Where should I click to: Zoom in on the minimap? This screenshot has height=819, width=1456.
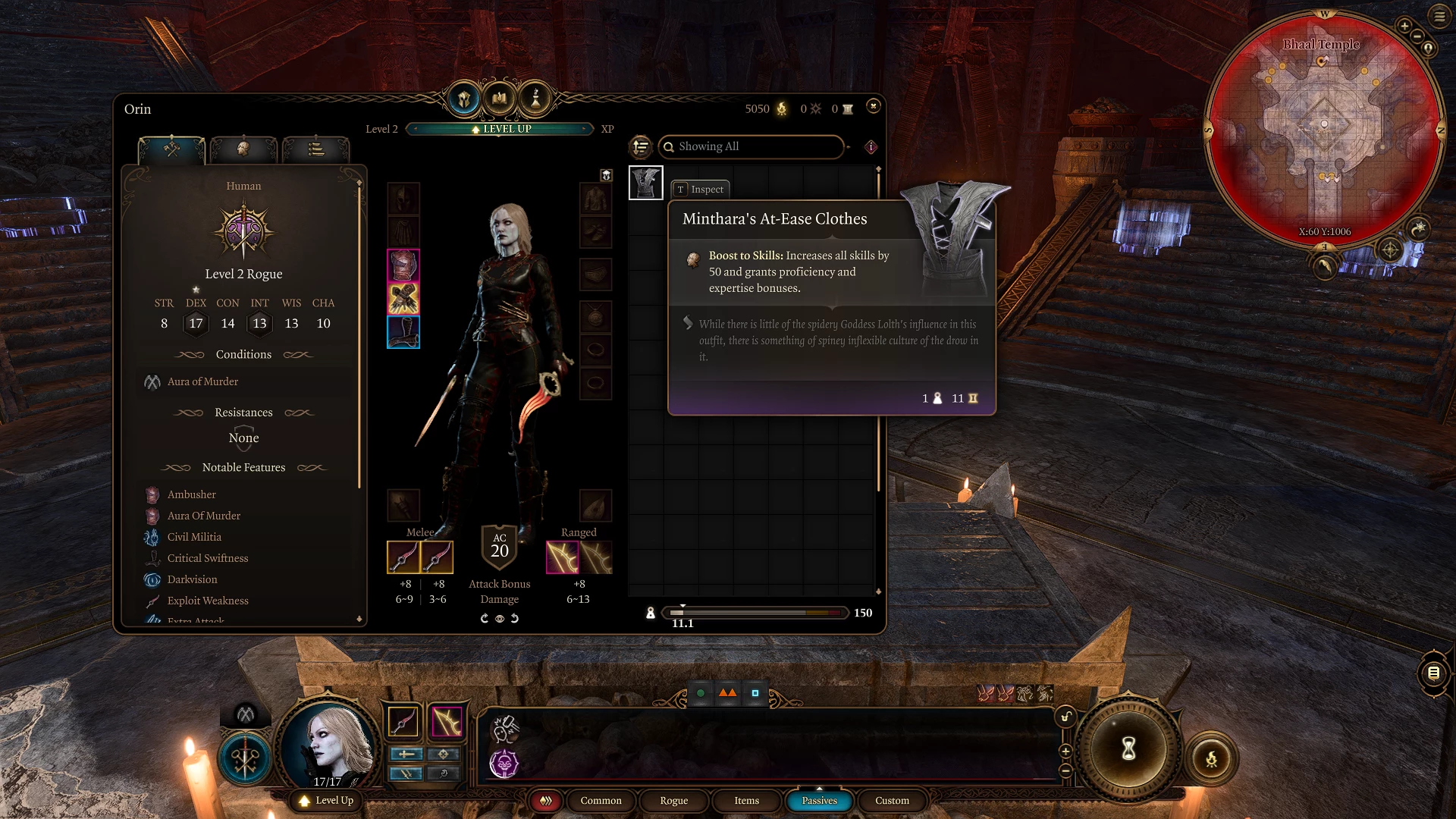pos(1404,26)
